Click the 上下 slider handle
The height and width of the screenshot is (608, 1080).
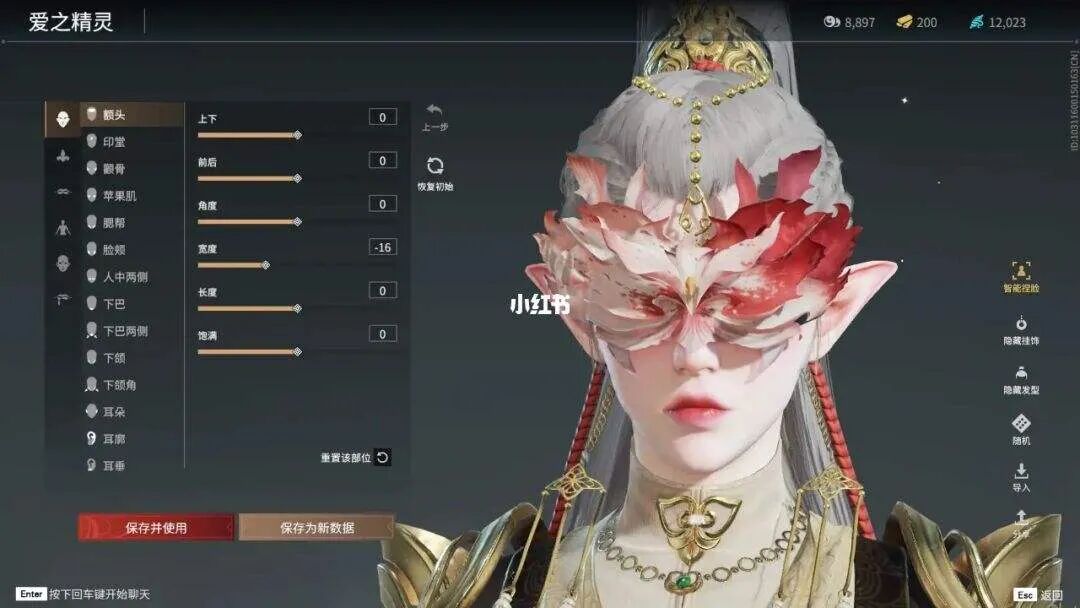point(297,134)
